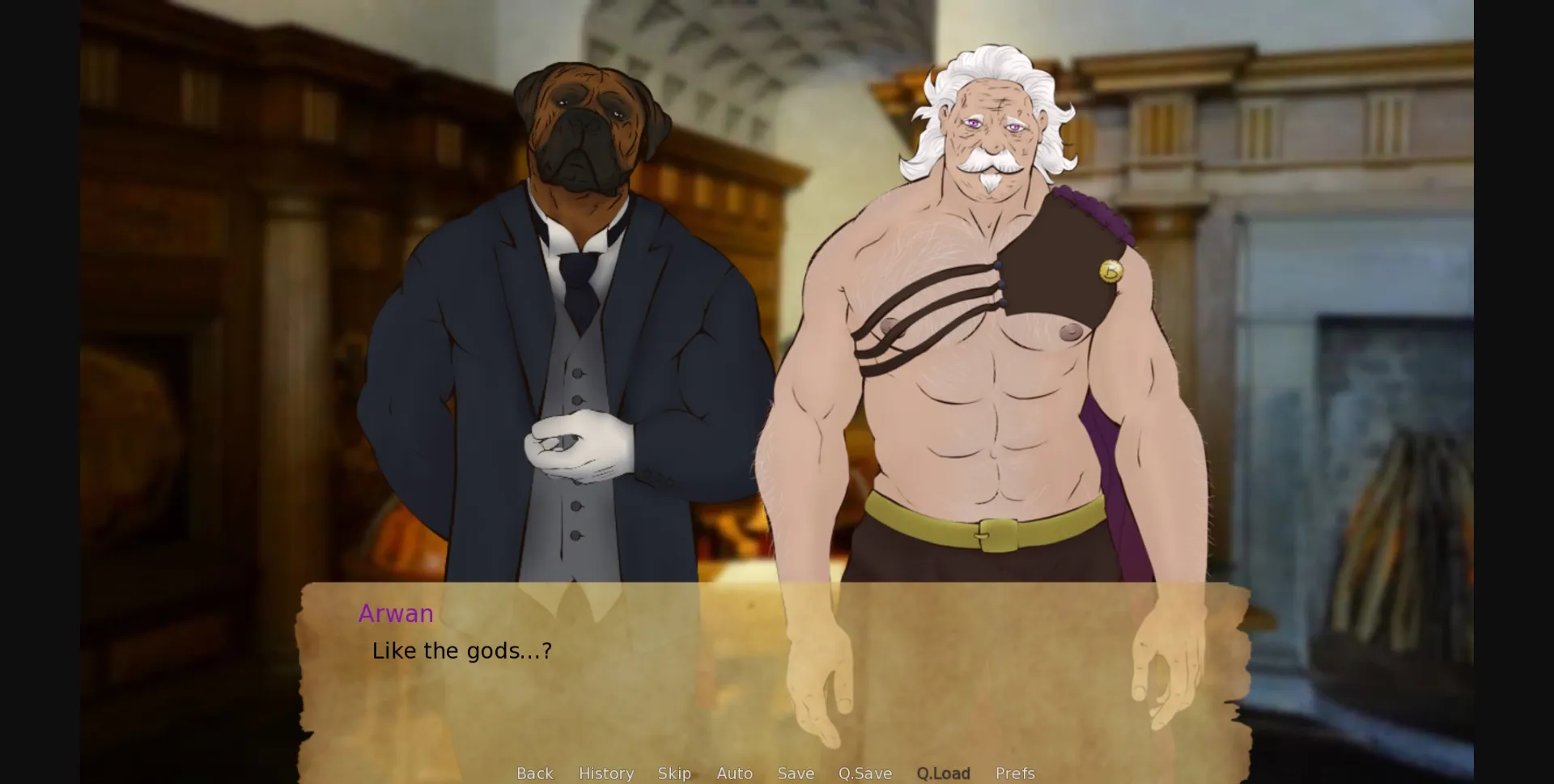Perform a Quick Save with Q.Save
Screen dimensions: 1554x784
(x=865, y=773)
